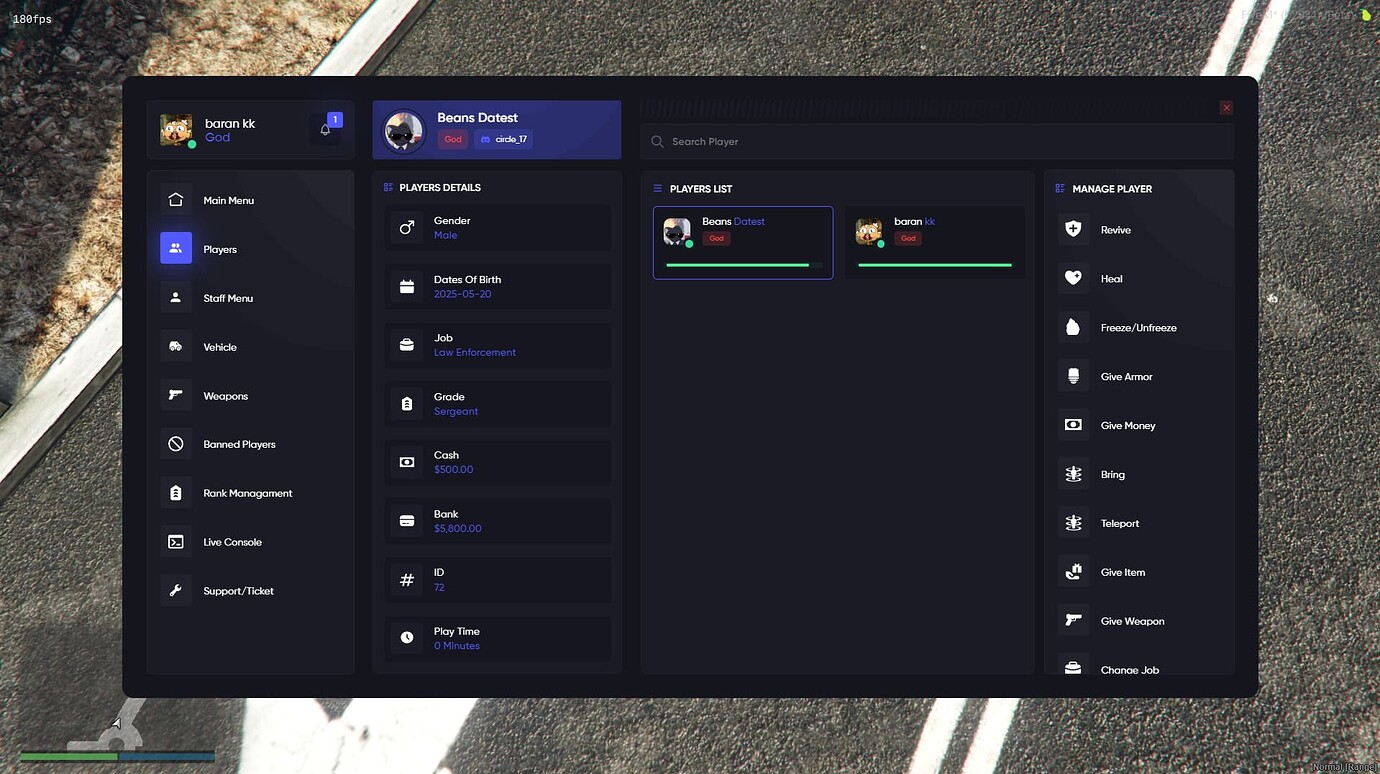Open Banned Players via its prohibition icon
Image resolution: width=1380 pixels, height=774 pixels.
(x=176, y=444)
